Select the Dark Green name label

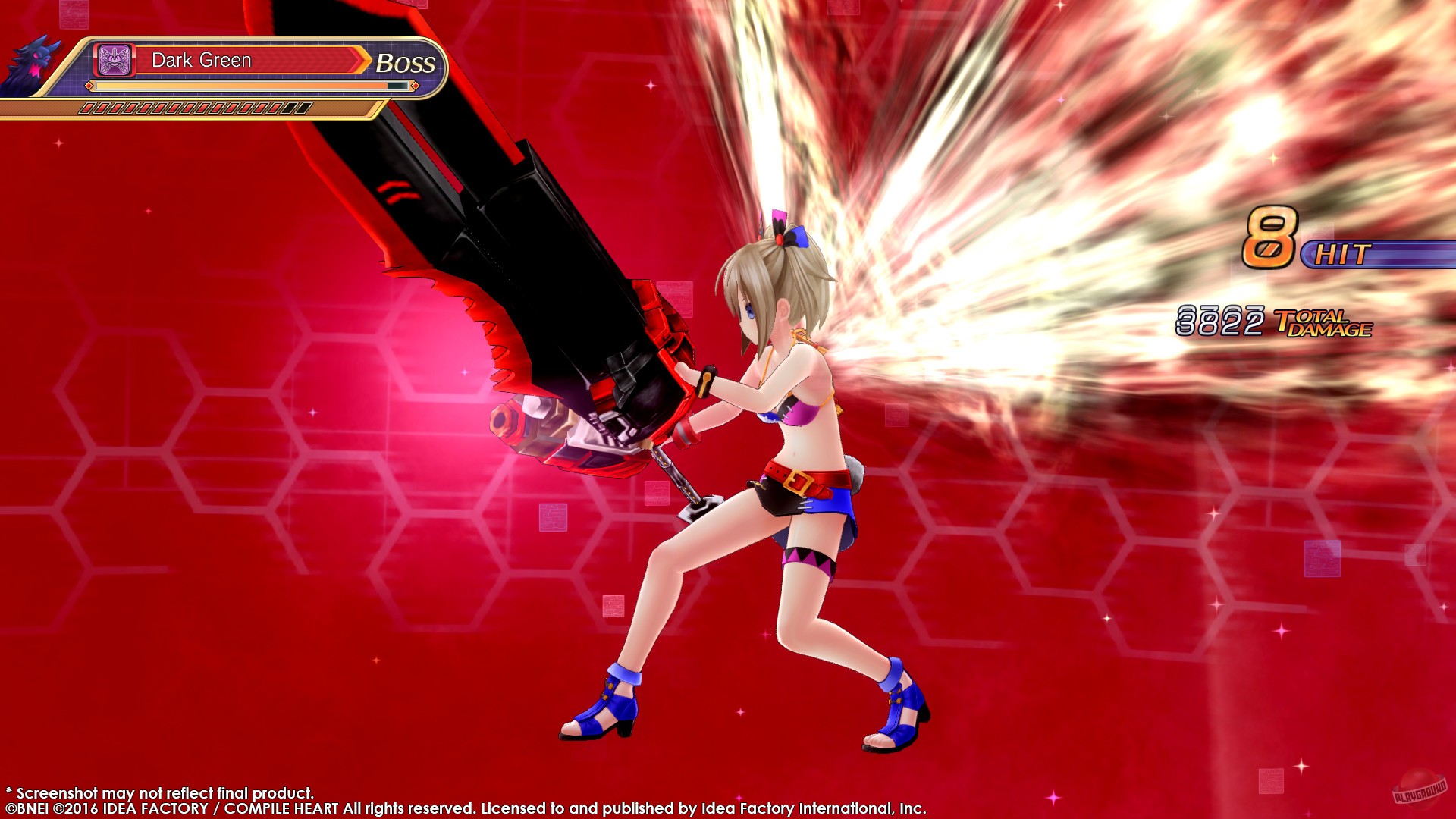[x=201, y=60]
